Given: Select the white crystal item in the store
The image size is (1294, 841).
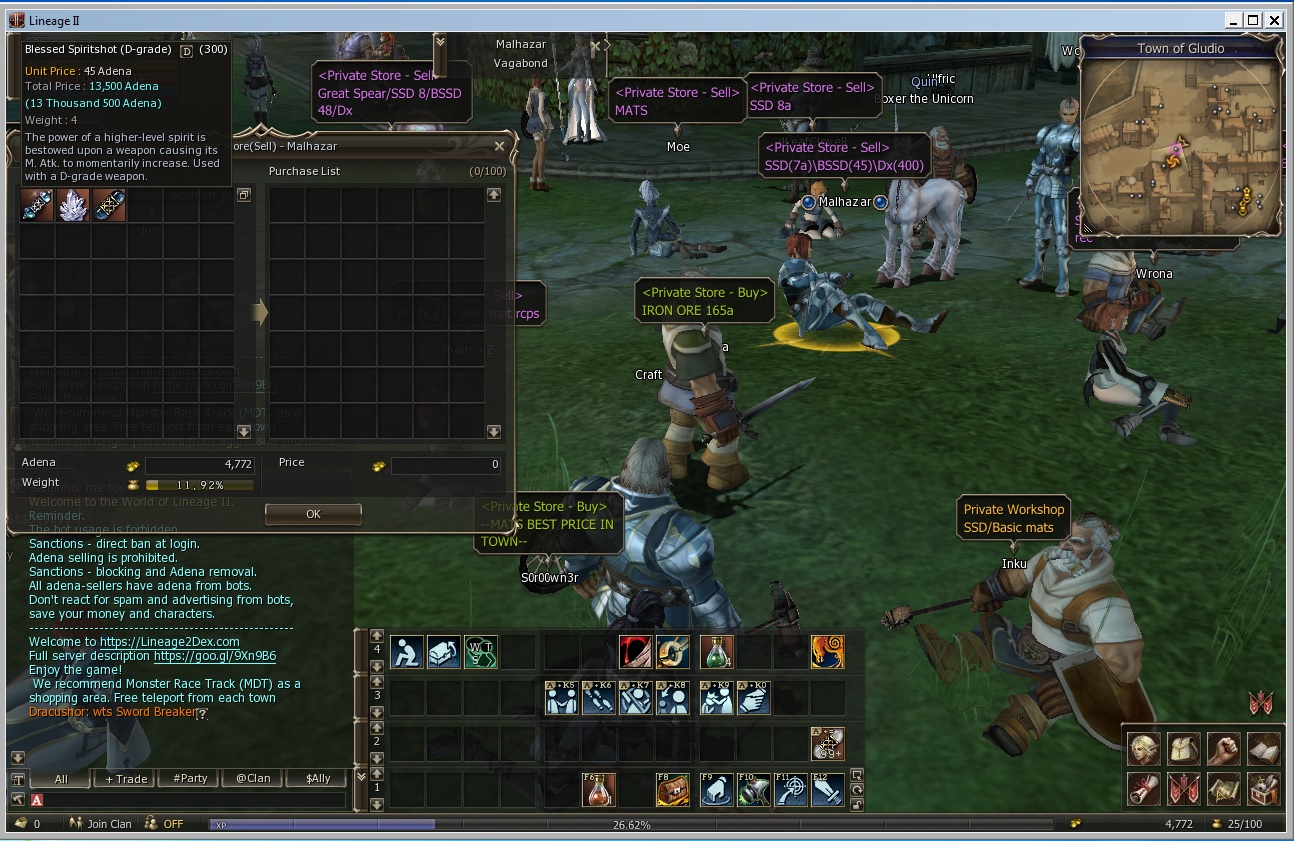Looking at the screenshot, I should [73, 206].
